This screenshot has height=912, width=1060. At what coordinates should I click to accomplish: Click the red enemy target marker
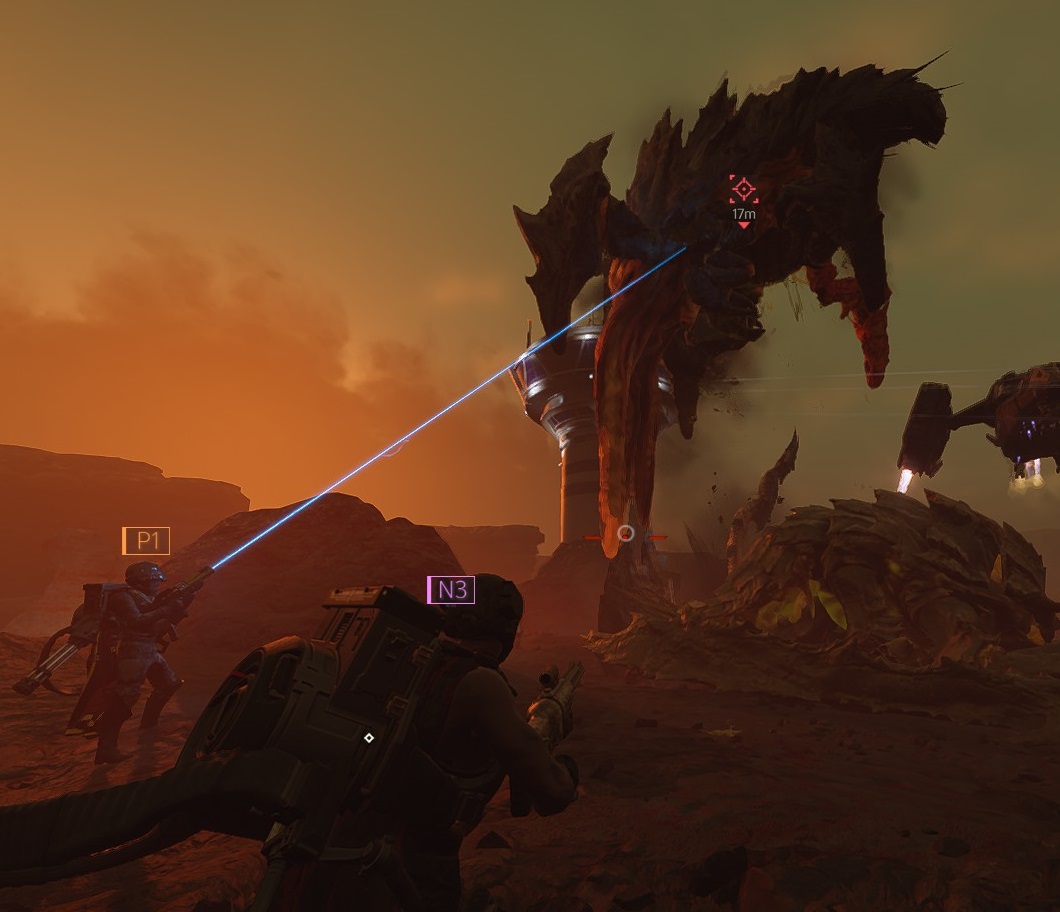[743, 189]
